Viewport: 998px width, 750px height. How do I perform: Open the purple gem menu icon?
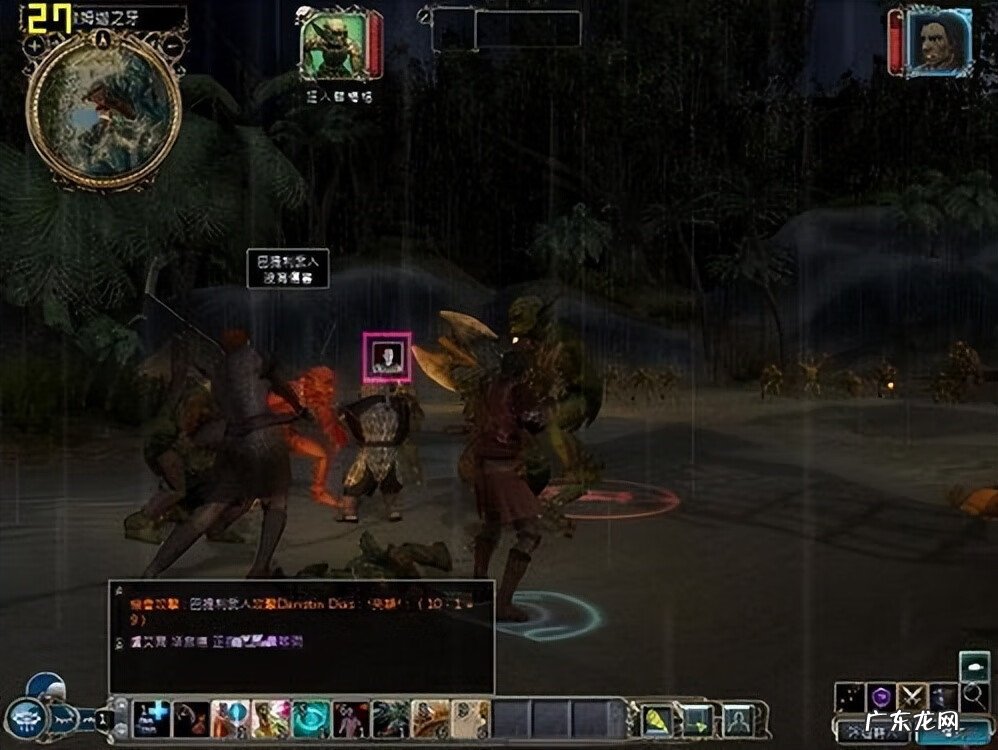tap(881, 696)
